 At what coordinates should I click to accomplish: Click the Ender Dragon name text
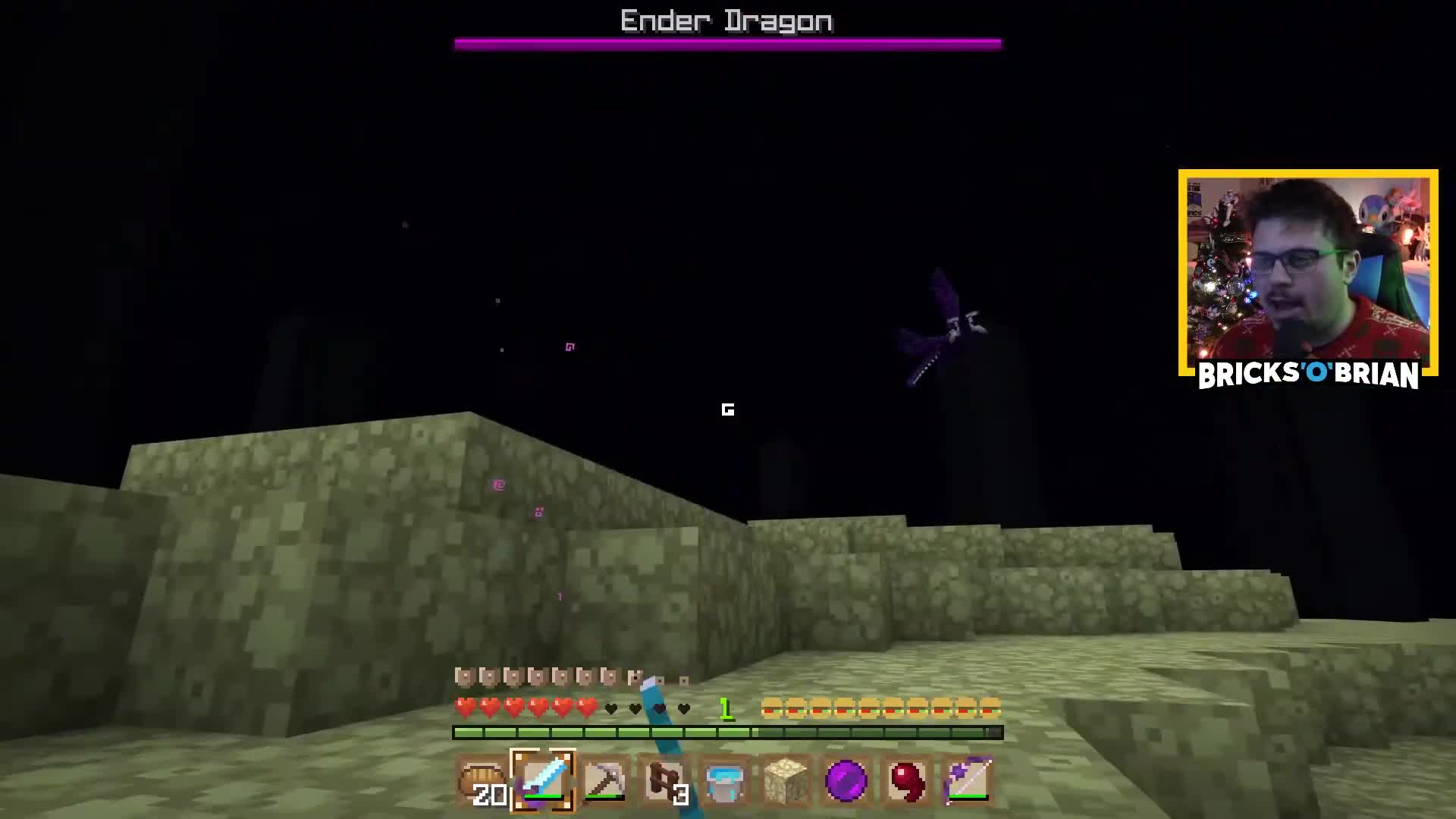726,20
